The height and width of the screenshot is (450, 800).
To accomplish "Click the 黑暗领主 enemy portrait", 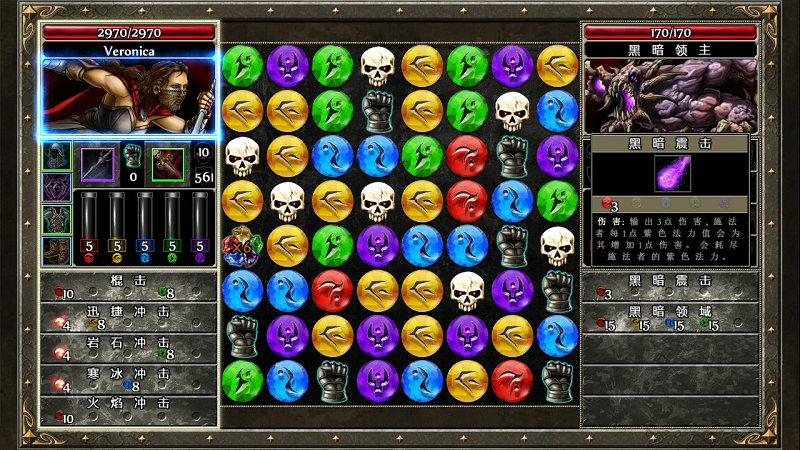I will click(x=670, y=96).
